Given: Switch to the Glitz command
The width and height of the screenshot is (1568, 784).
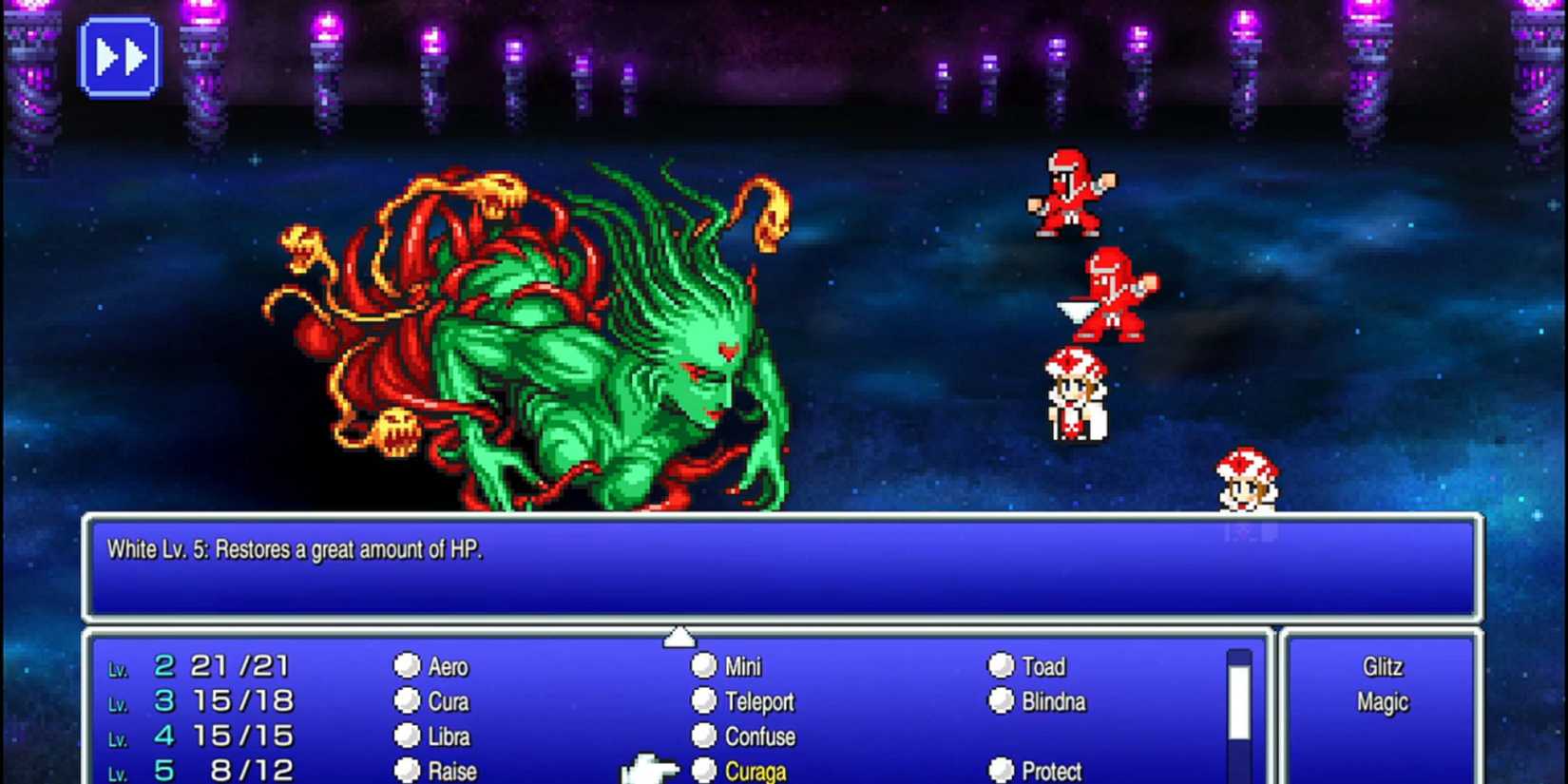Looking at the screenshot, I should tap(1384, 666).
